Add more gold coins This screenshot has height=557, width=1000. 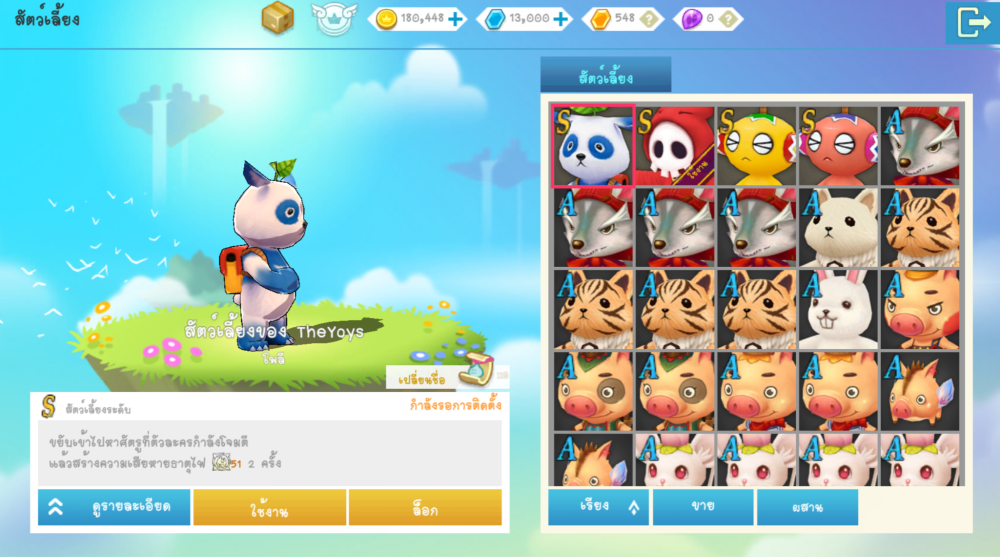click(x=456, y=18)
